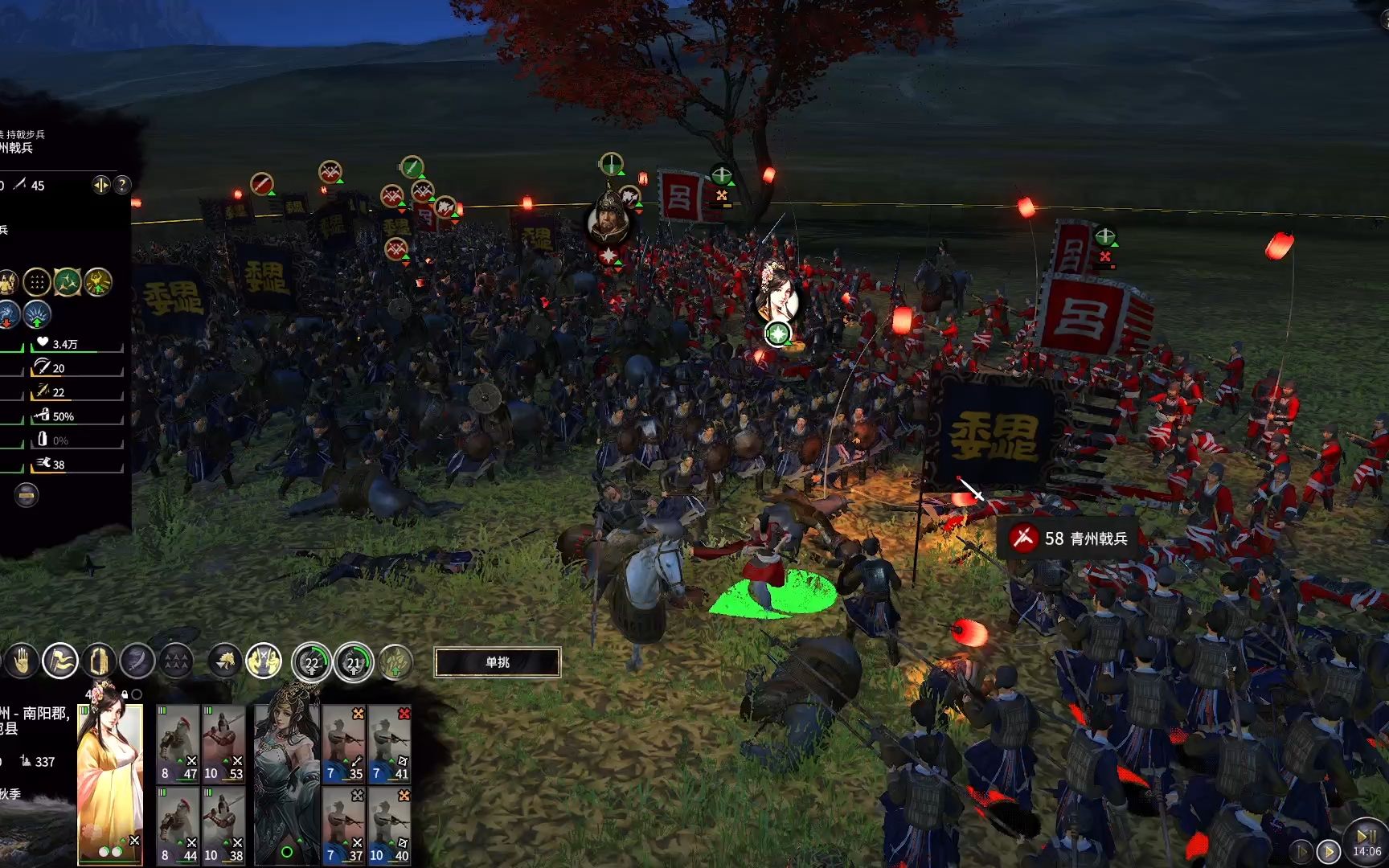Activate the ability with cooldown 21
The width and height of the screenshot is (1389, 868).
(354, 662)
